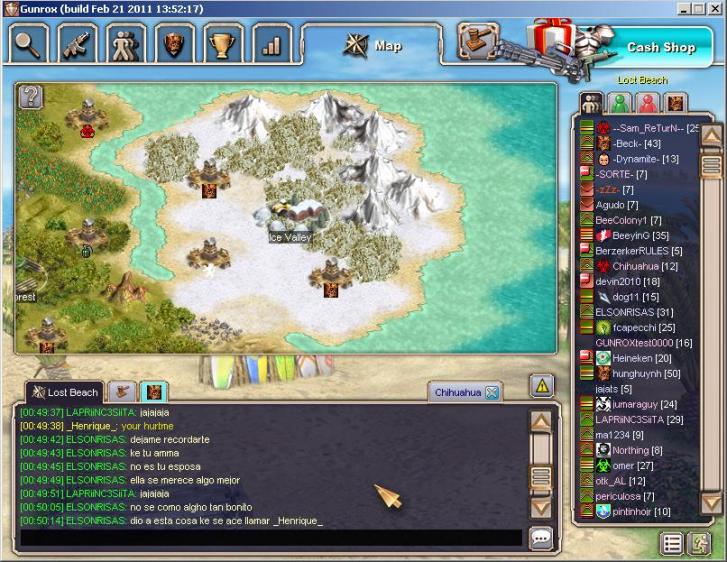Select player ELSONRISAS in the player list

coord(620,312)
